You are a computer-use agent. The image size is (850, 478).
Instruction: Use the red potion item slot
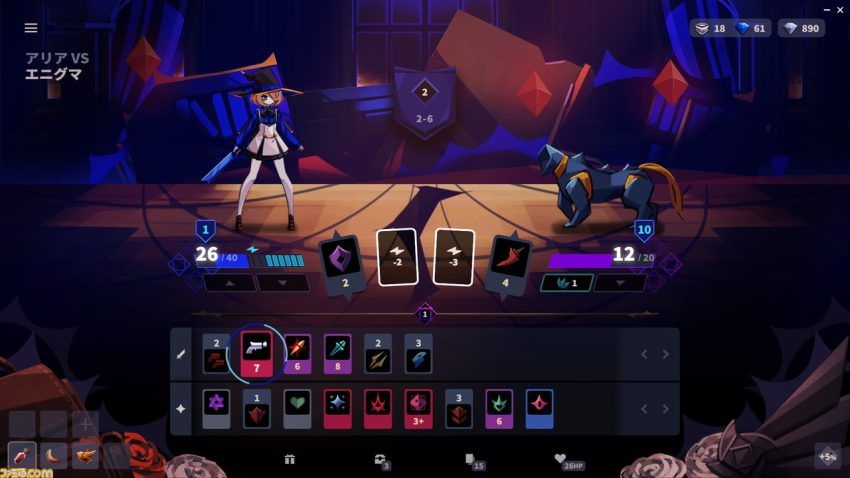[22, 456]
